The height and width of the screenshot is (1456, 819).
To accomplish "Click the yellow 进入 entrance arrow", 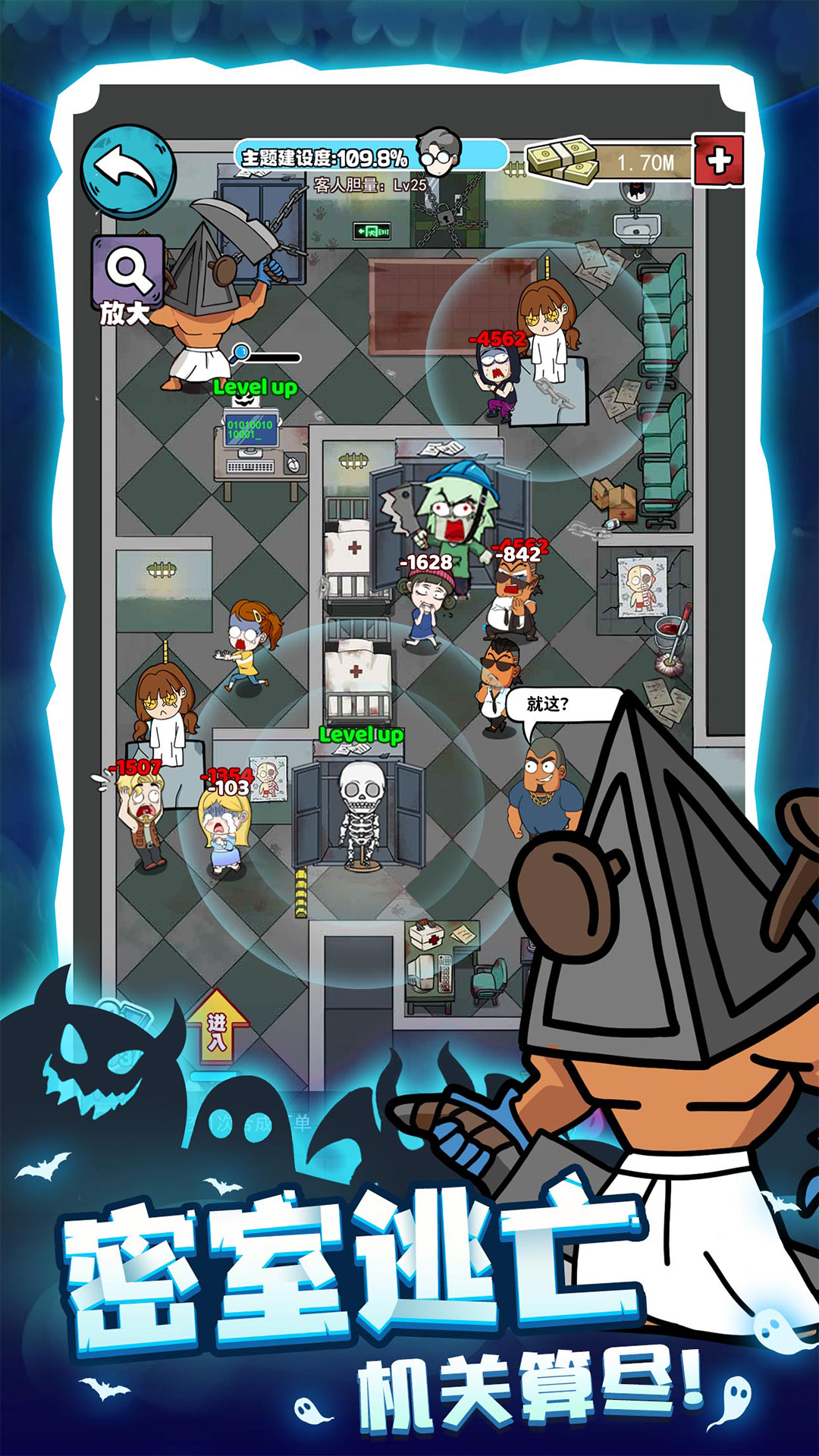I will click(x=218, y=1029).
